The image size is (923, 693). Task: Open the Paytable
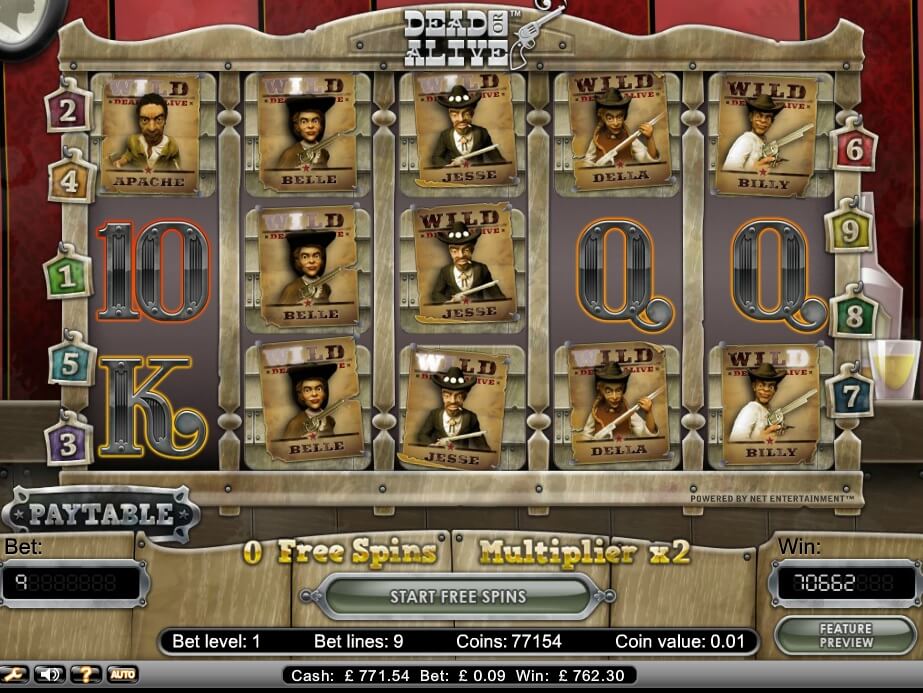100,514
